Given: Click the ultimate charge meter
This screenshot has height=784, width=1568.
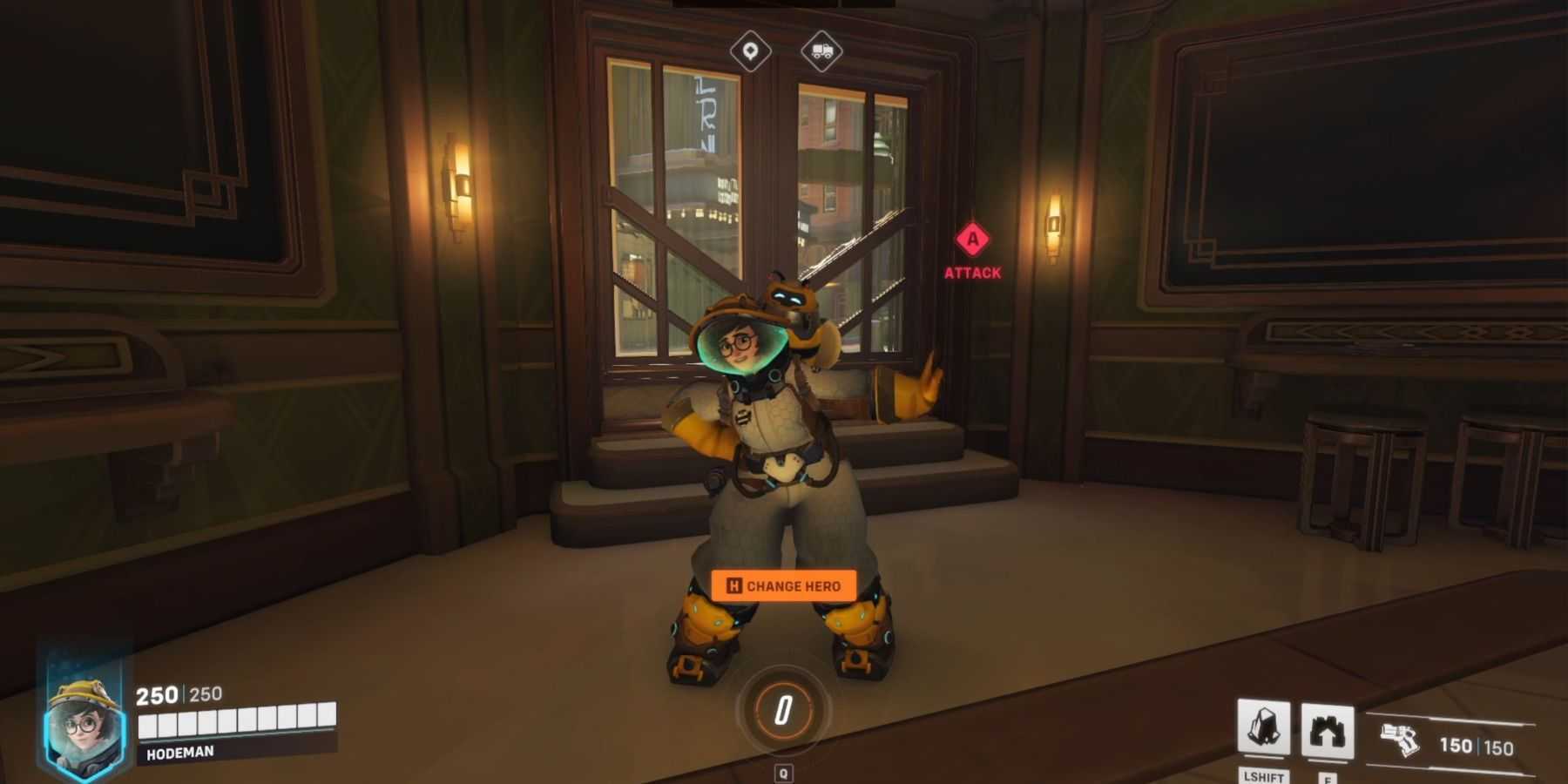Looking at the screenshot, I should click(x=783, y=710).
